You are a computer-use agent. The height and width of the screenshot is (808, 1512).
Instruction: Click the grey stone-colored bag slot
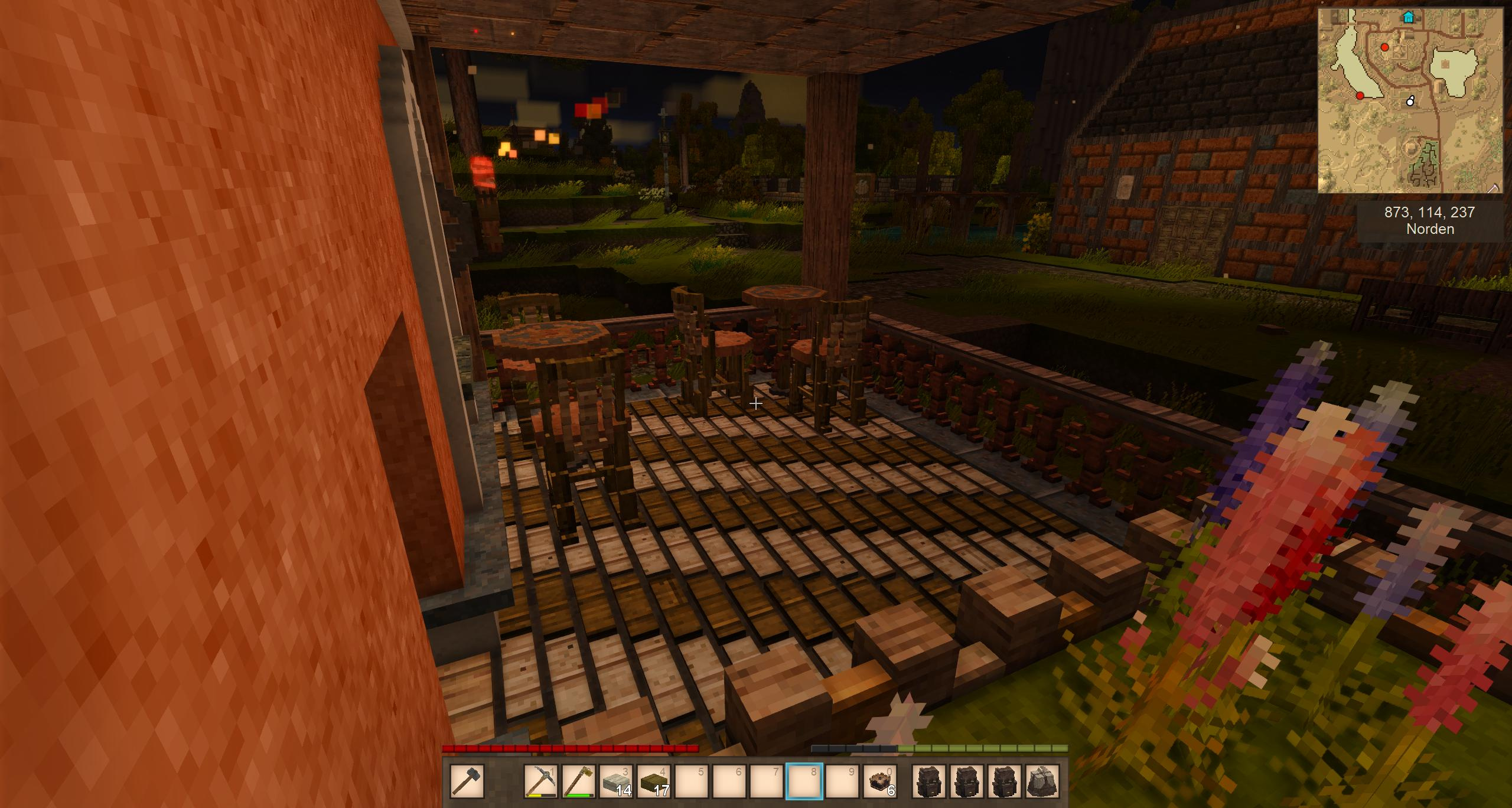(1042, 781)
